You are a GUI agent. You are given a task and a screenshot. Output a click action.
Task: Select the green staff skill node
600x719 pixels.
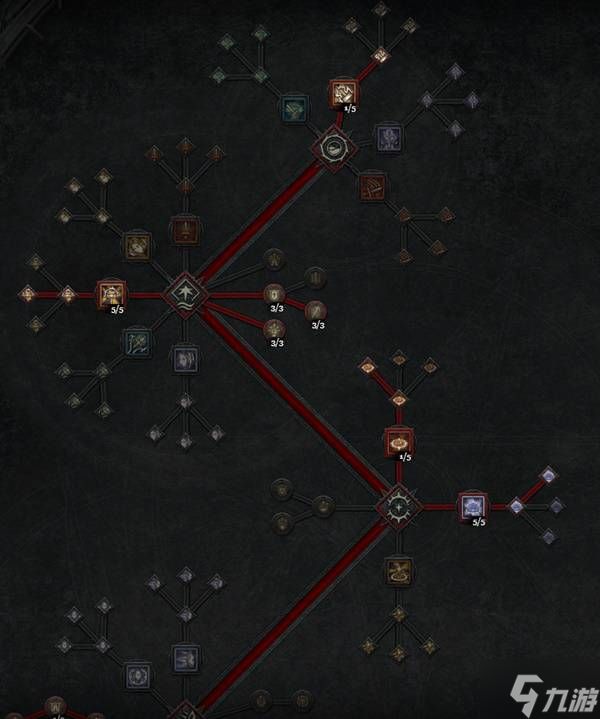click(138, 343)
